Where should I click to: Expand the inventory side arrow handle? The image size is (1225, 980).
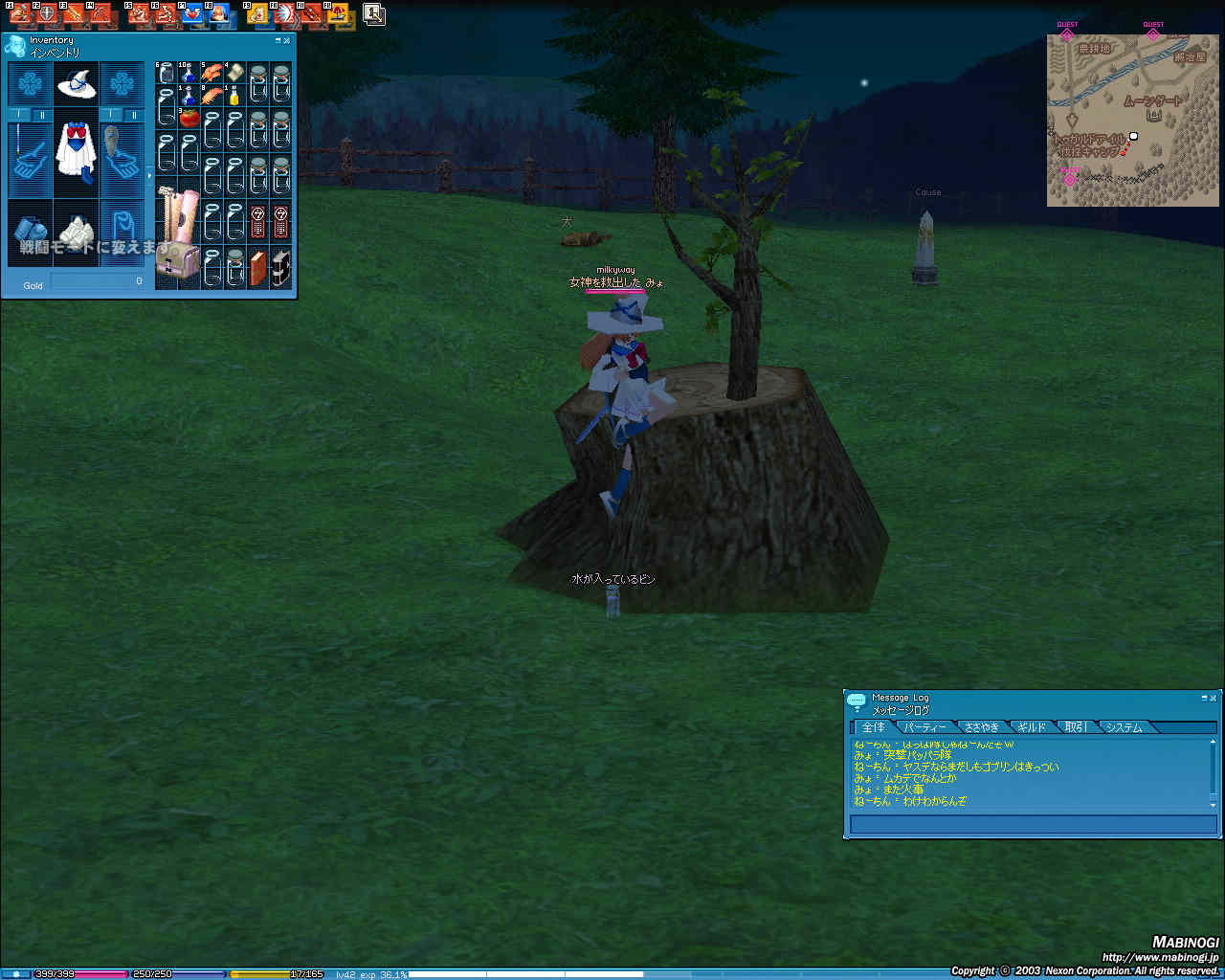pos(149,176)
